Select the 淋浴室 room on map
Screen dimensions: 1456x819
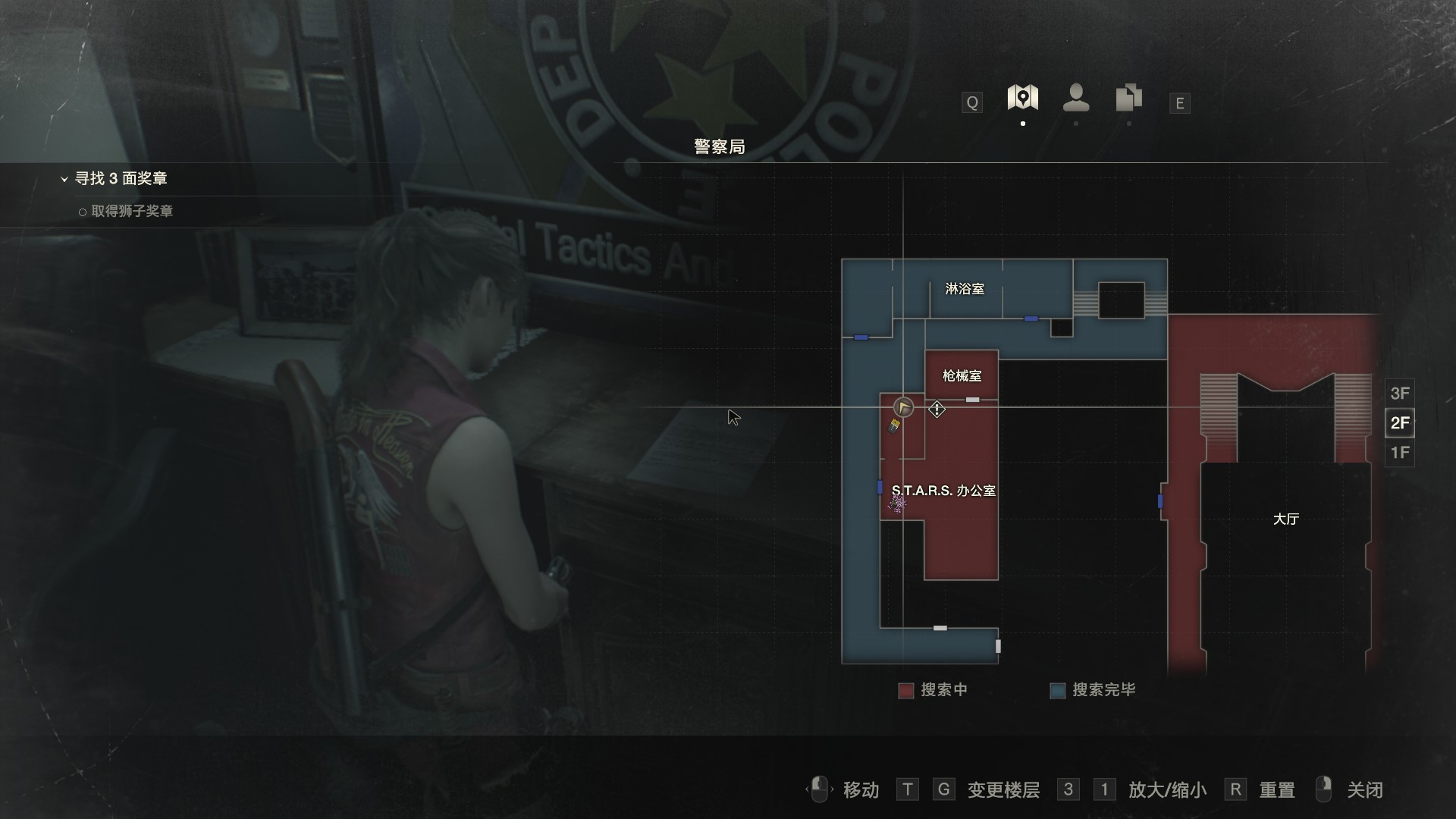pyautogui.click(x=965, y=289)
